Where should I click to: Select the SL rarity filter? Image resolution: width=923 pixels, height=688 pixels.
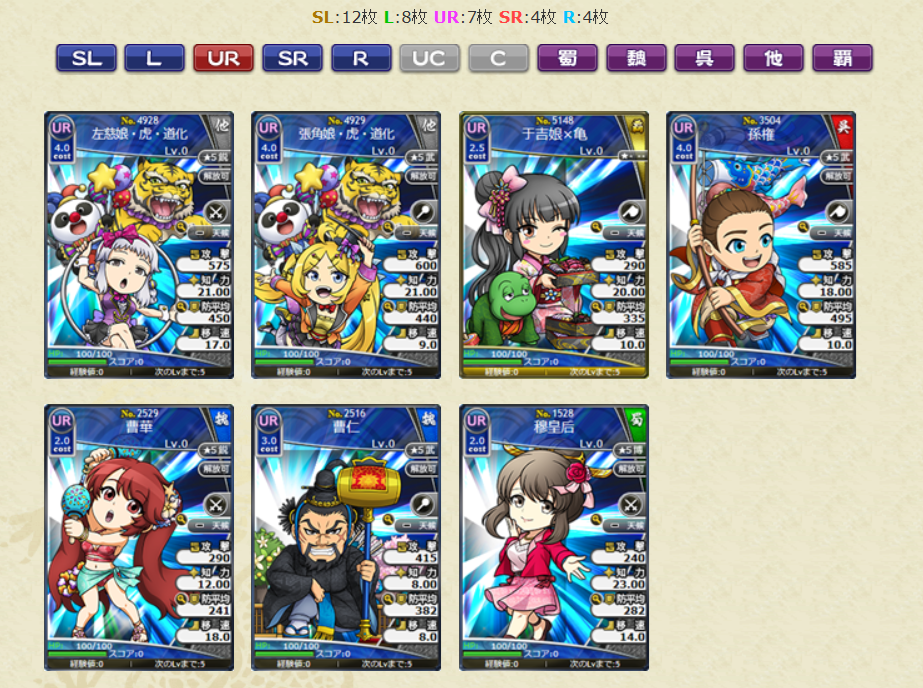[x=86, y=58]
